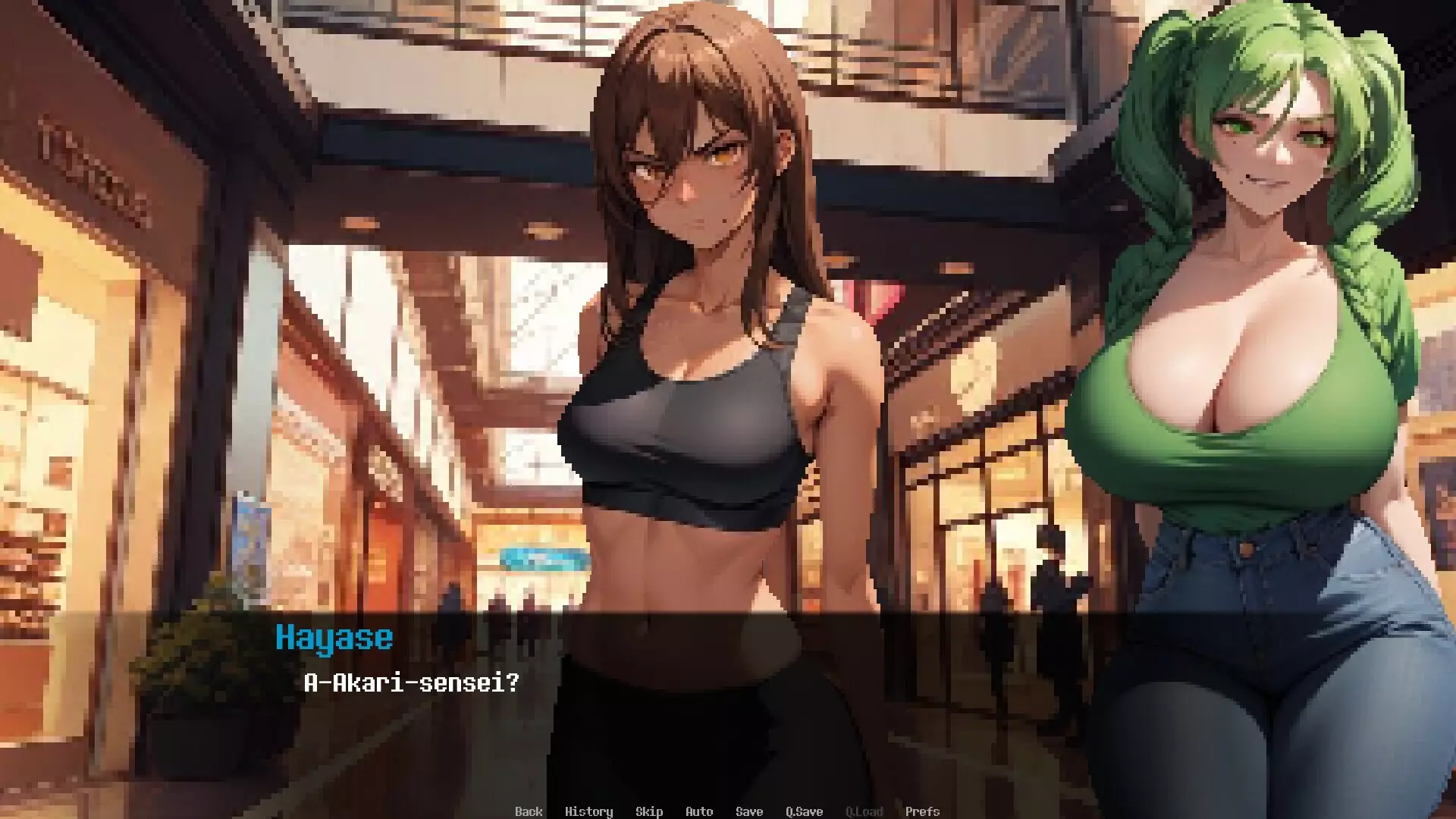Toggle Auto-read mode
Viewport: 1456px width, 819px height.
click(x=698, y=811)
